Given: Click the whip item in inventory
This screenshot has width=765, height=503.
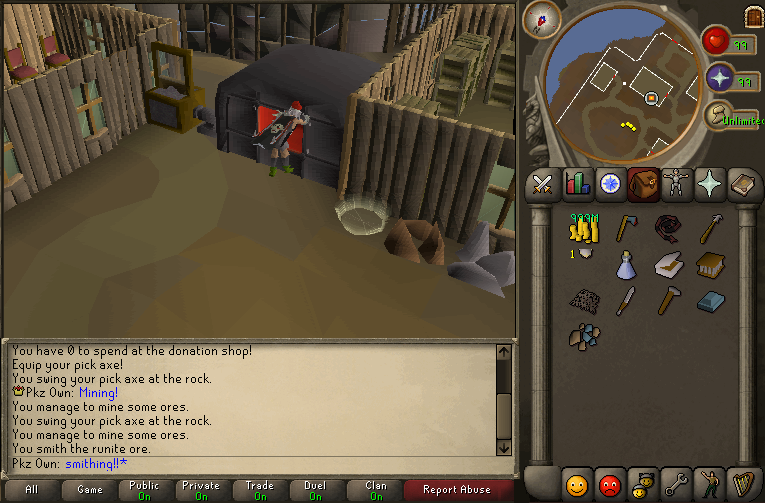Looking at the screenshot, I should 668,230.
